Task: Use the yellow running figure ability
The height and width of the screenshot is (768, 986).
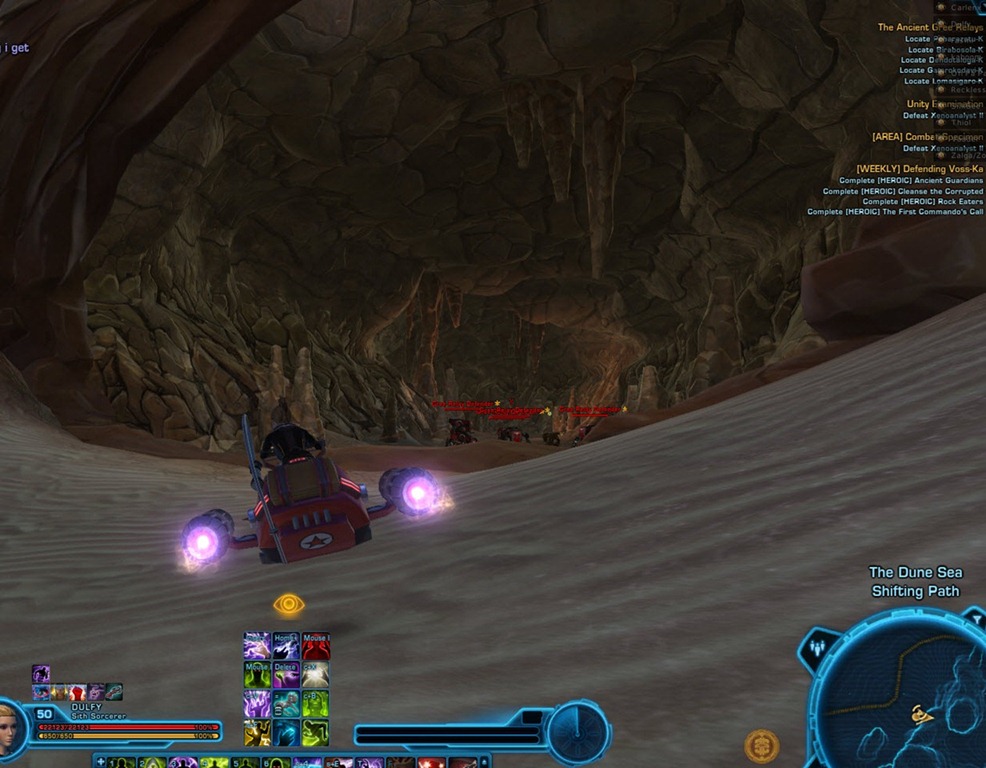Action: point(257,733)
